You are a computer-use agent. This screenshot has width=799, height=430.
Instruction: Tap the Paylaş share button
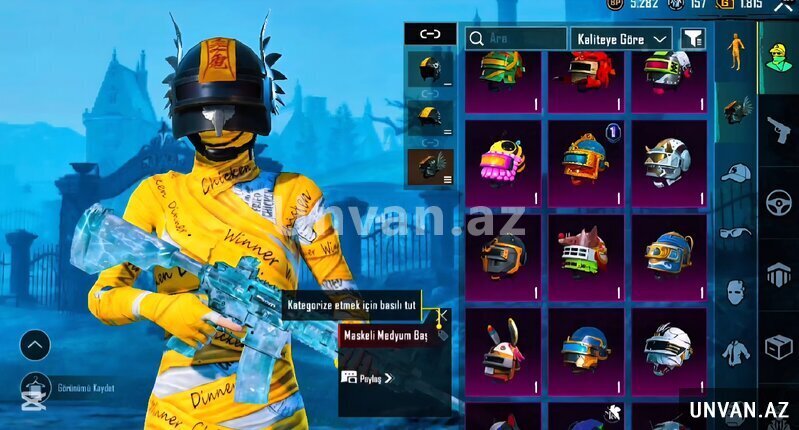[367, 378]
